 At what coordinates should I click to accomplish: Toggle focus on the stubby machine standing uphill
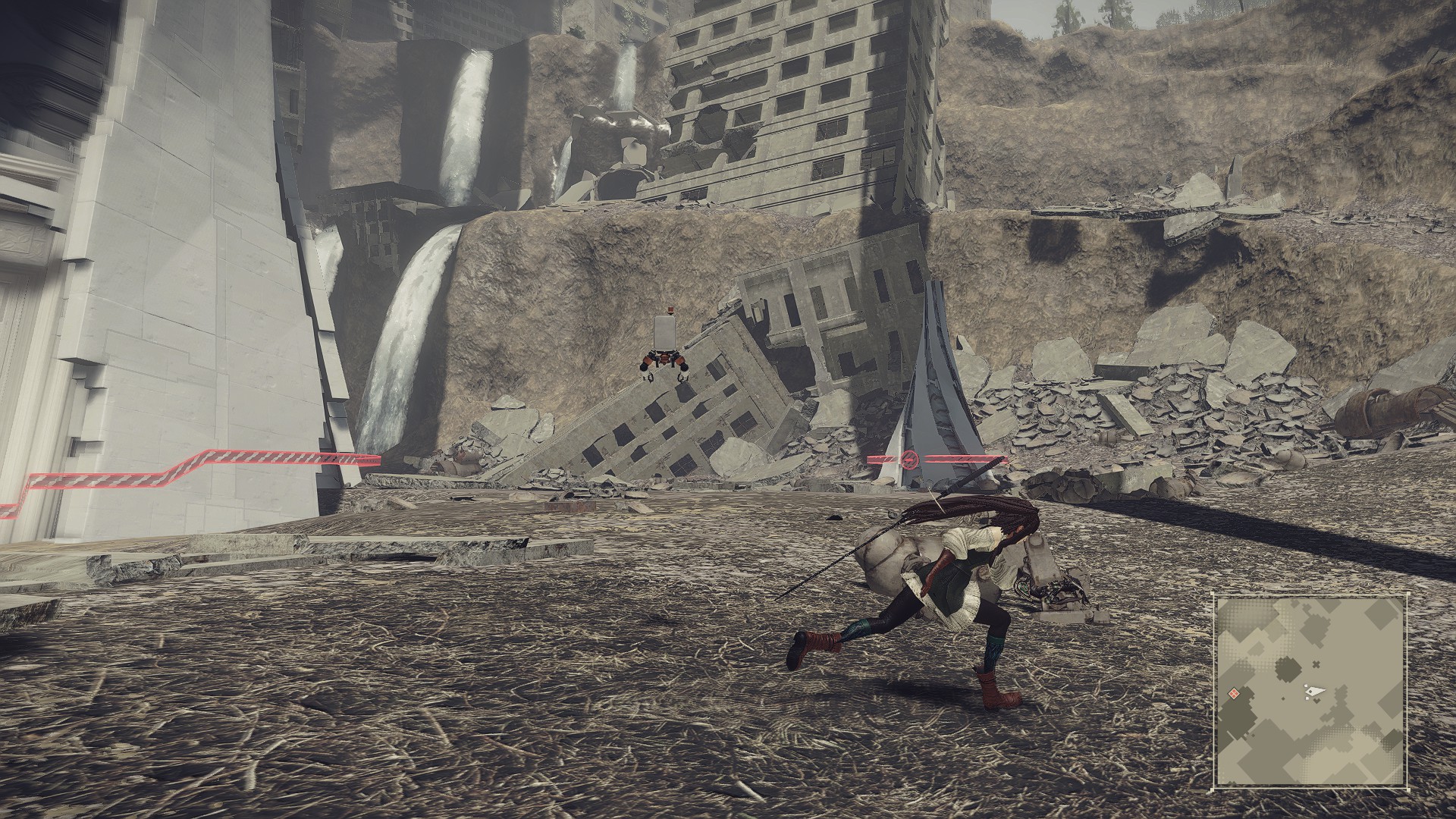pyautogui.click(x=664, y=349)
